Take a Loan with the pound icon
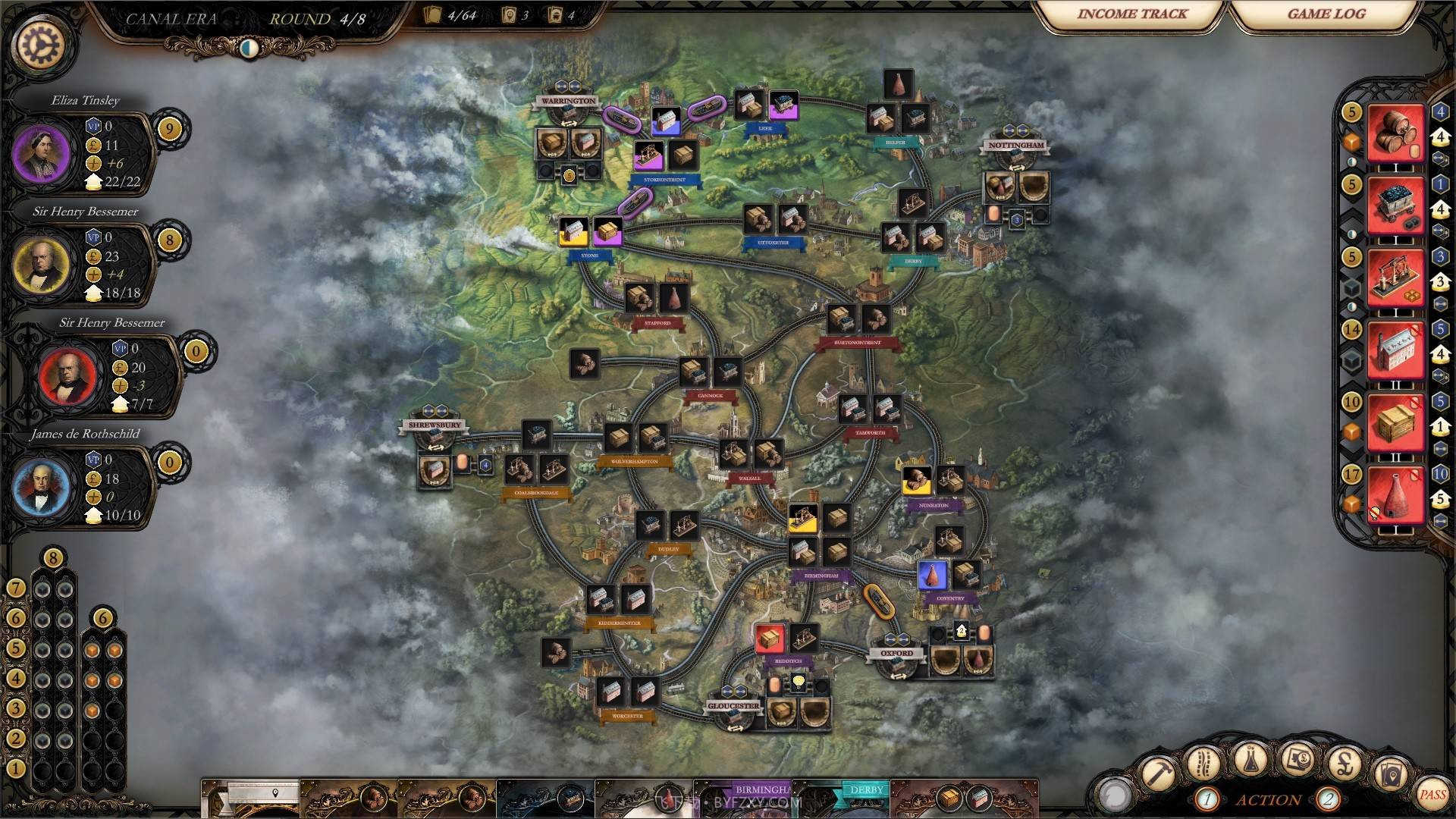The height and width of the screenshot is (819, 1456). (1345, 764)
